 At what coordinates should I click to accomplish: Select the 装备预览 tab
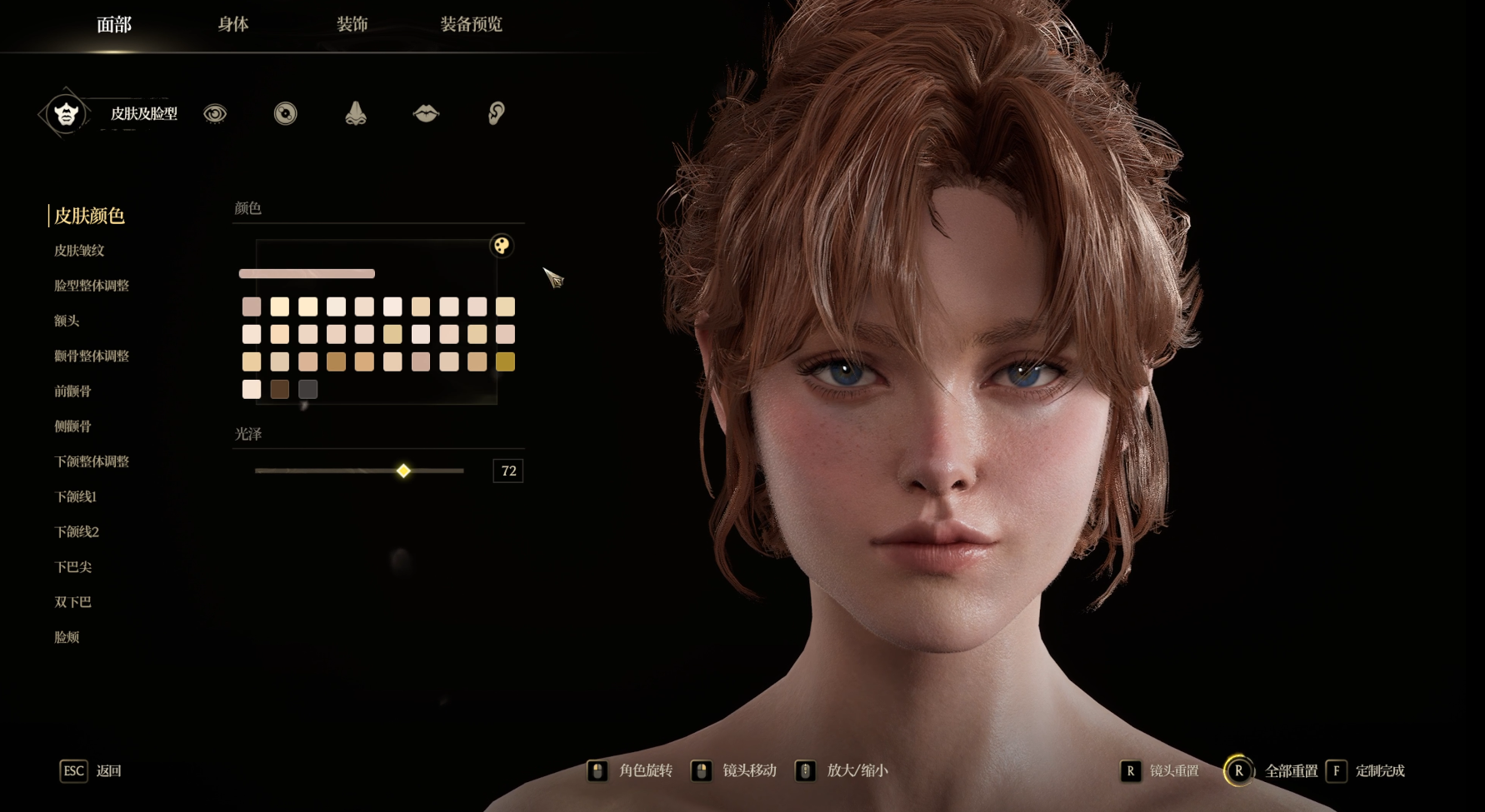(x=471, y=24)
